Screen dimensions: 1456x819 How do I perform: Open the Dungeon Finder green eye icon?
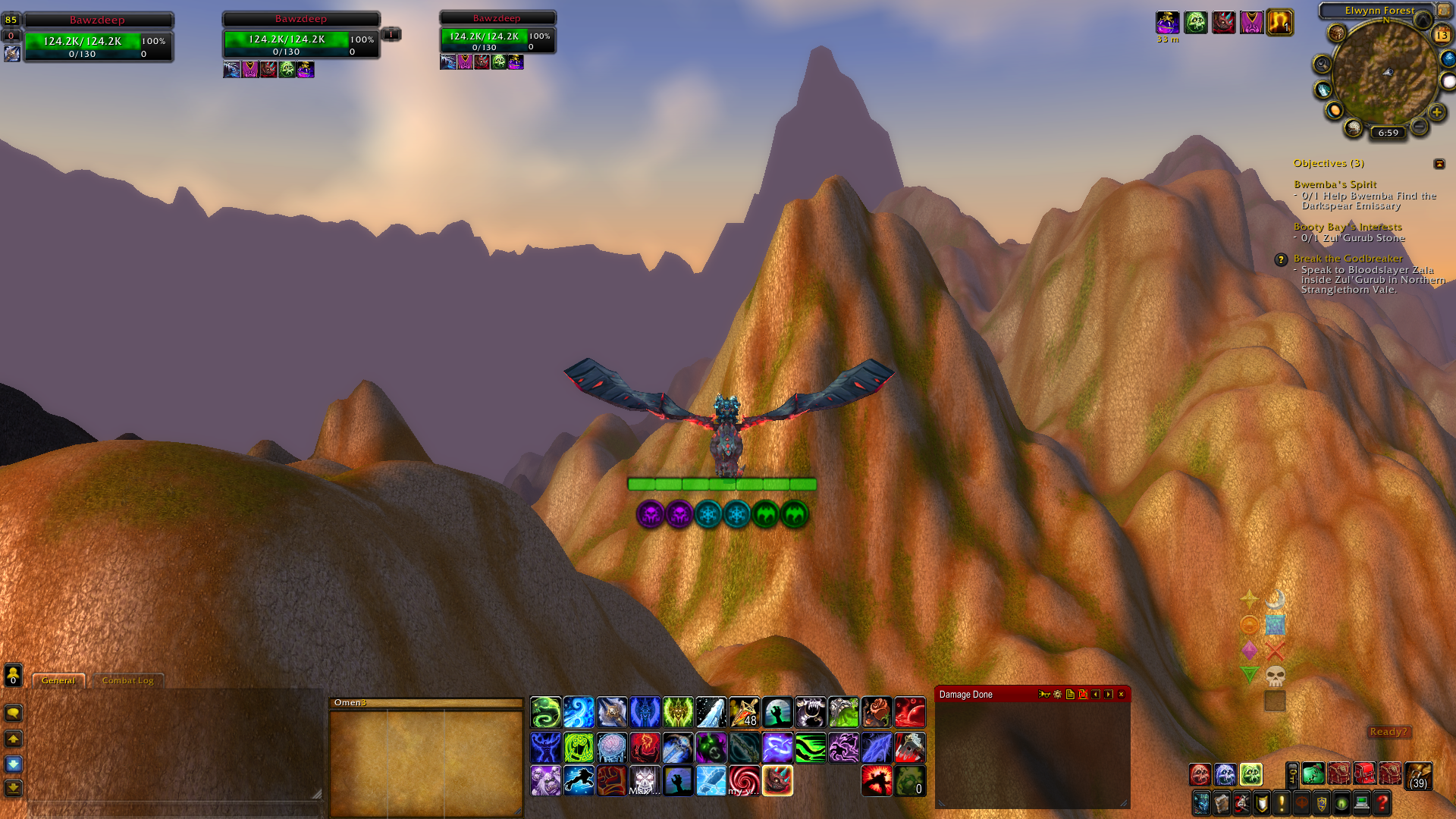coord(1341,803)
